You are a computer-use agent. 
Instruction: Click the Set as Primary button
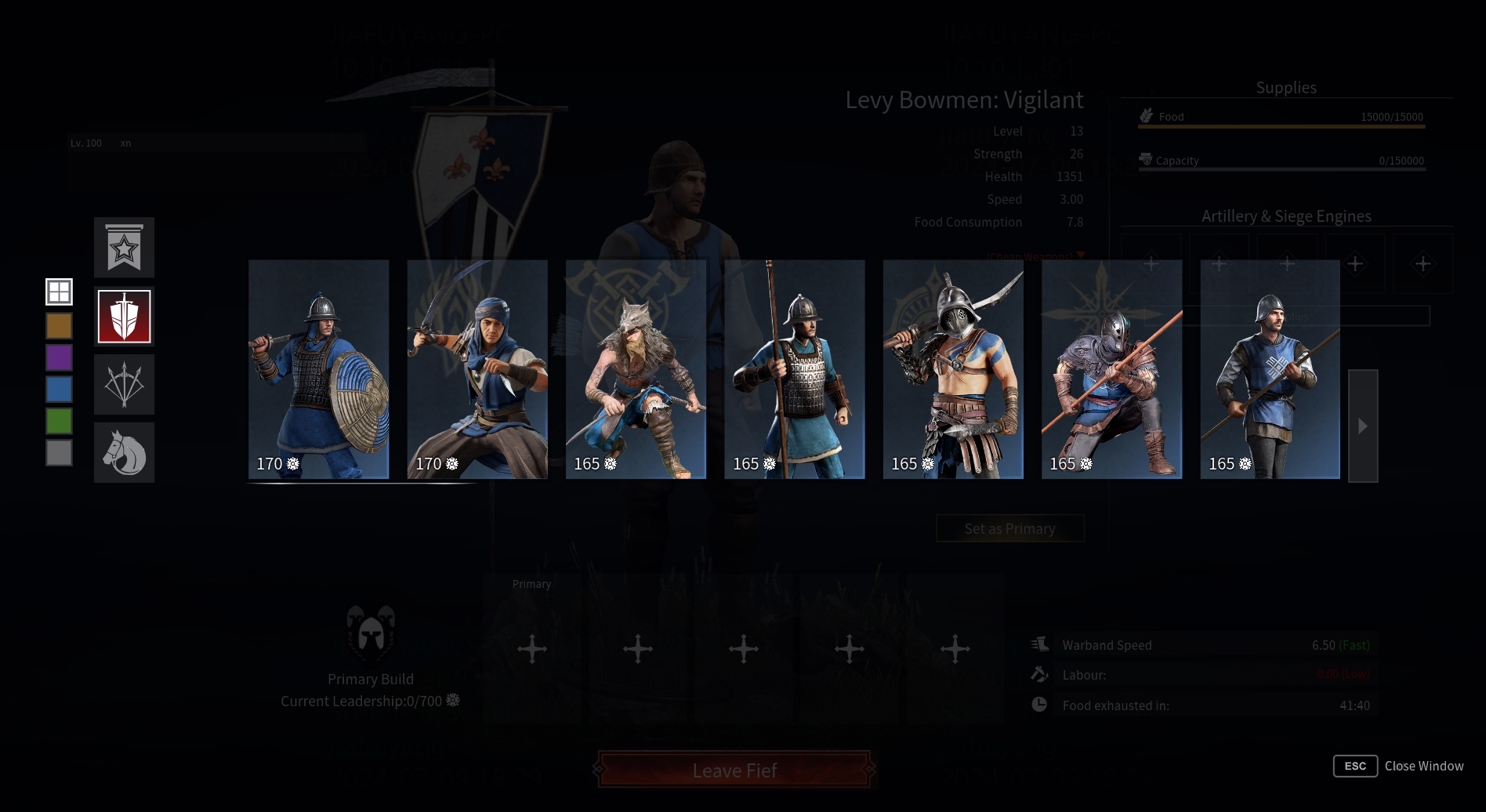click(x=1009, y=528)
